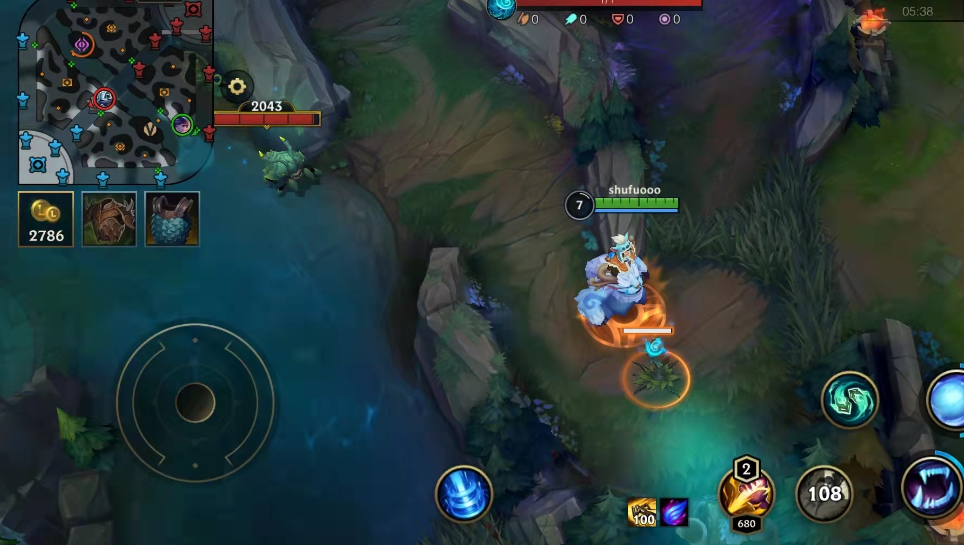The height and width of the screenshot is (545, 964).
Task: Trigger the golden claw ability showing 680
Action: pos(746,494)
